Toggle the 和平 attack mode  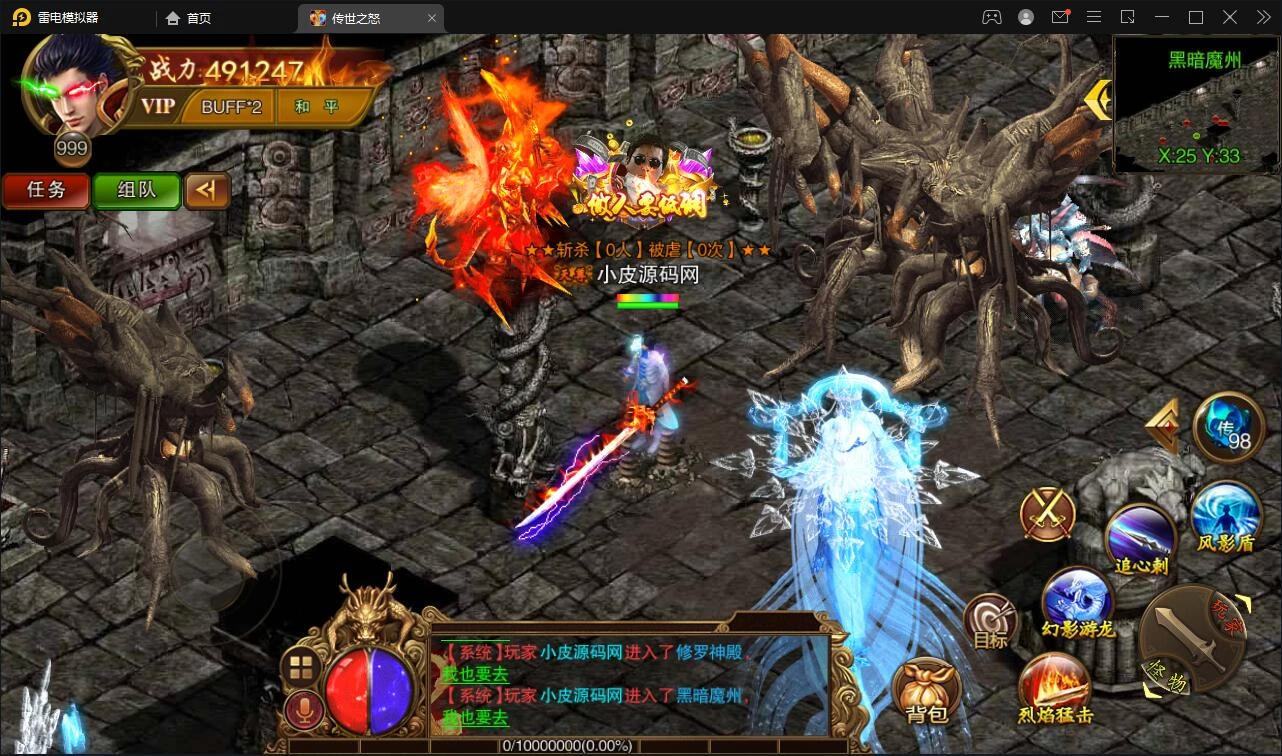point(316,106)
